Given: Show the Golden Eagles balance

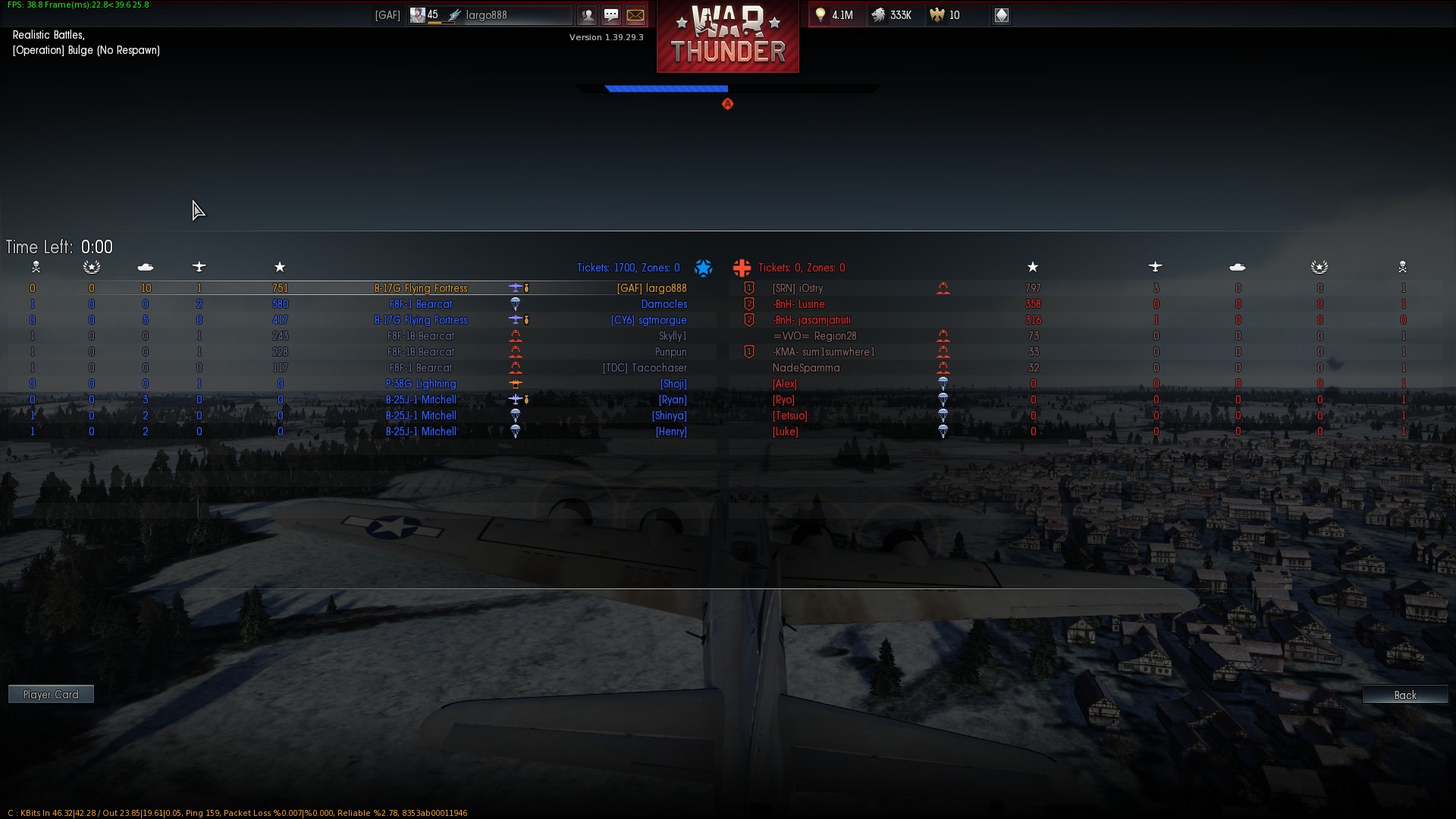Looking at the screenshot, I should pos(946,15).
